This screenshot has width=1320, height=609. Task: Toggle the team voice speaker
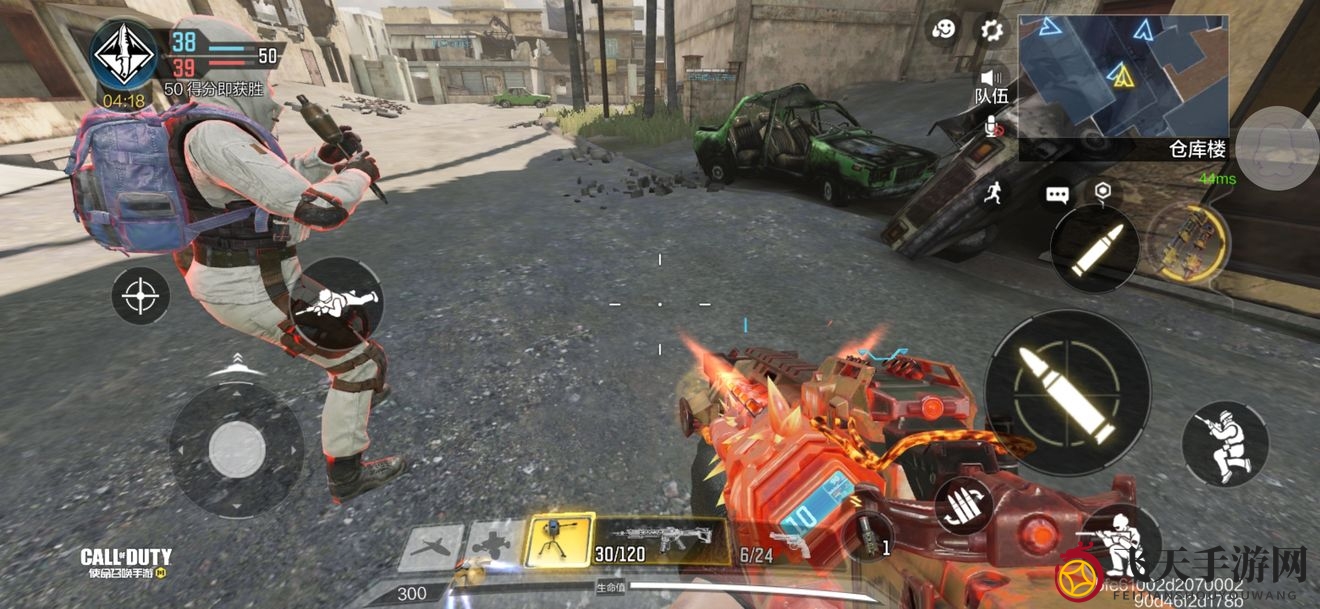(x=991, y=78)
